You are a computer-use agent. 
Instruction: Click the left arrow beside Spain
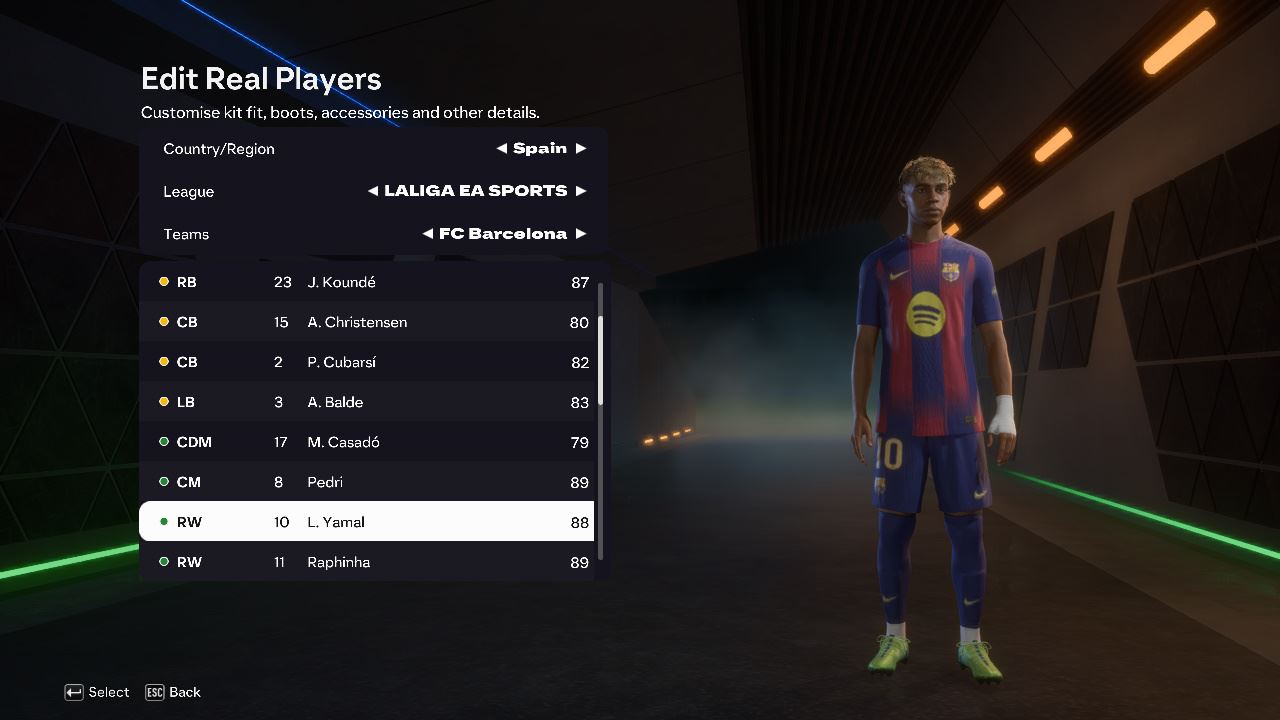pos(502,148)
